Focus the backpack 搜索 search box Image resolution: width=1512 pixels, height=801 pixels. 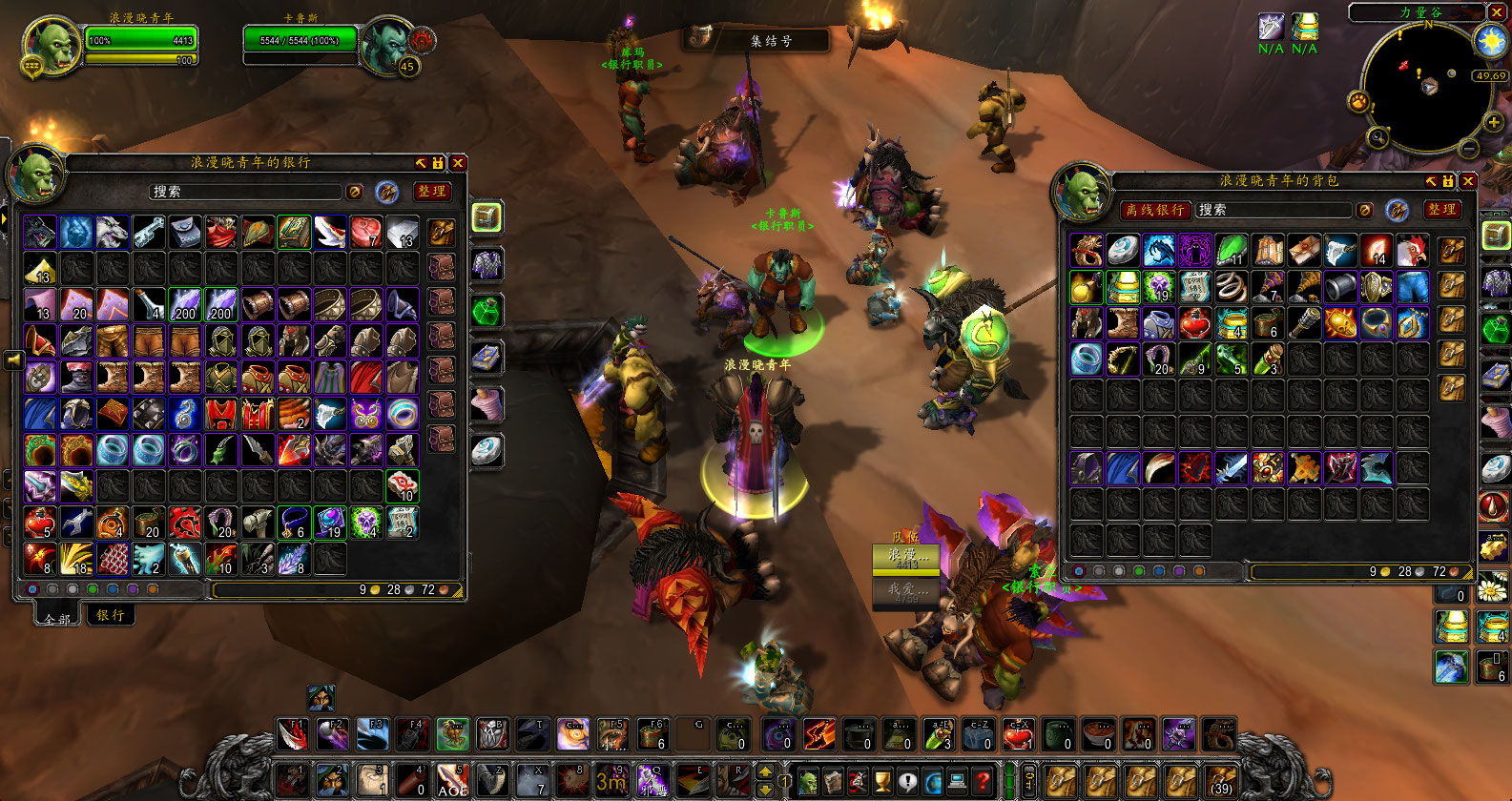1274,210
